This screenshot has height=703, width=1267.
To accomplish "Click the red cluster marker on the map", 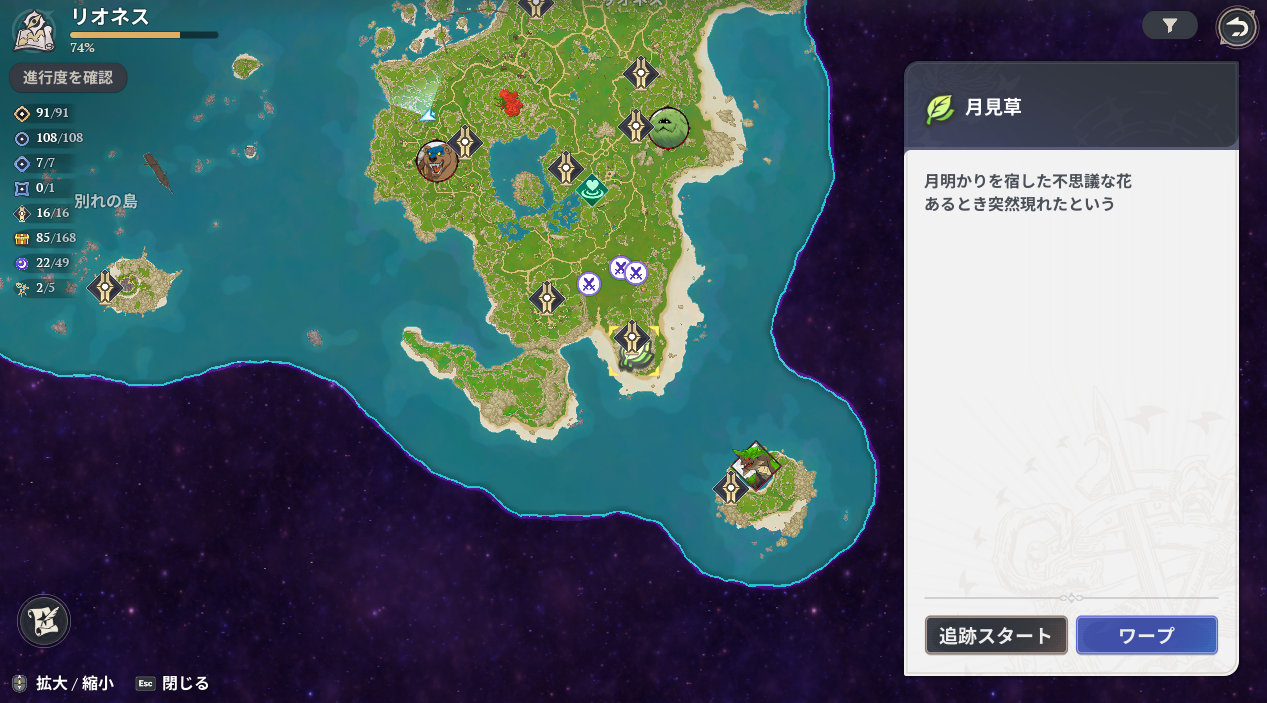I will tap(511, 101).
